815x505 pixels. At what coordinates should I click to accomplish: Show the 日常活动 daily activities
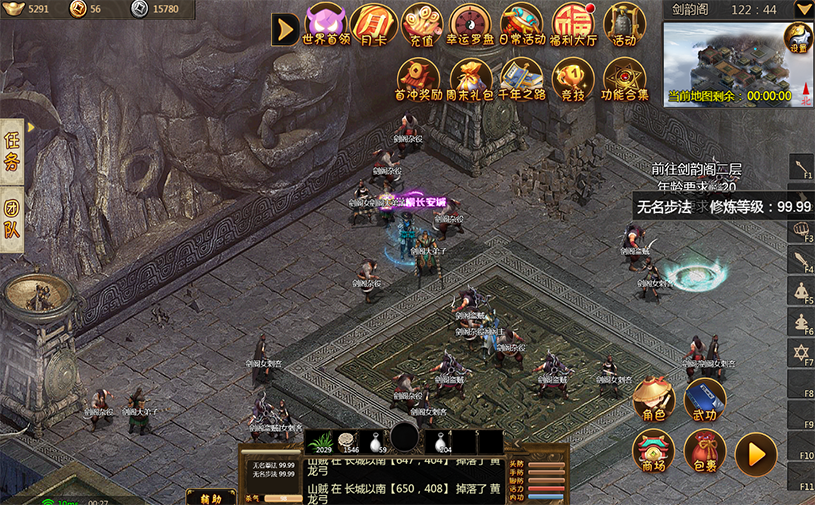521,24
